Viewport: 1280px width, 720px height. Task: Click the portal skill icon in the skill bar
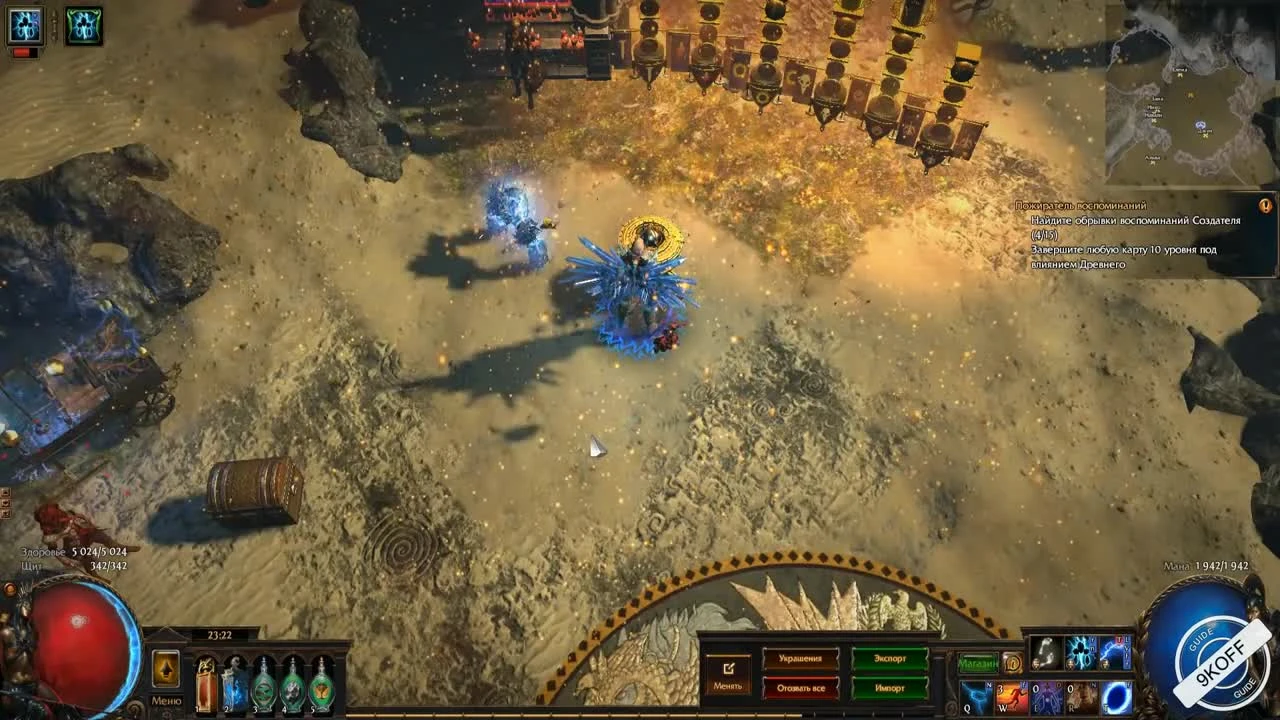pyautogui.click(x=1114, y=697)
